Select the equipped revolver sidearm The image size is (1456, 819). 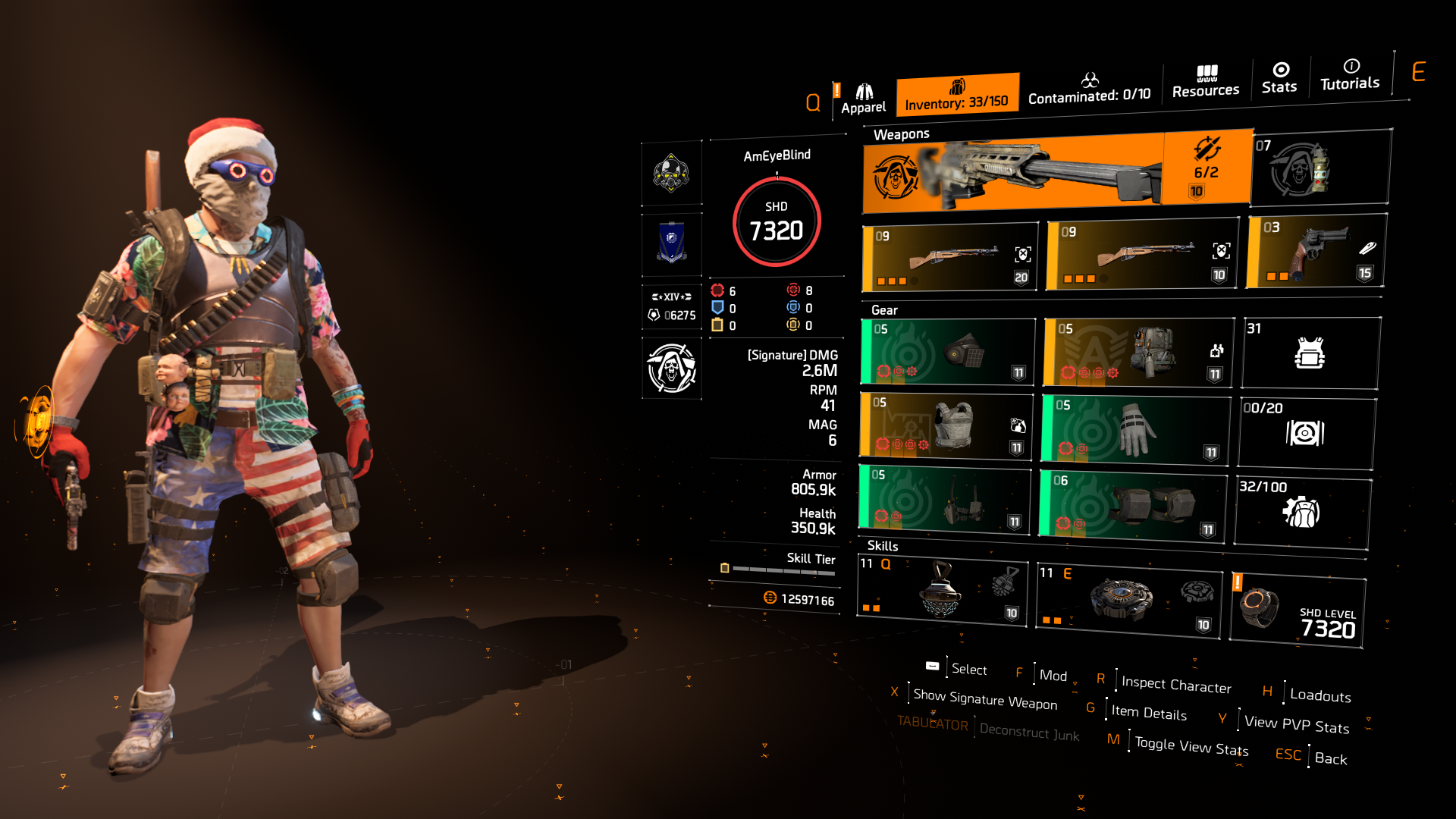[1314, 250]
